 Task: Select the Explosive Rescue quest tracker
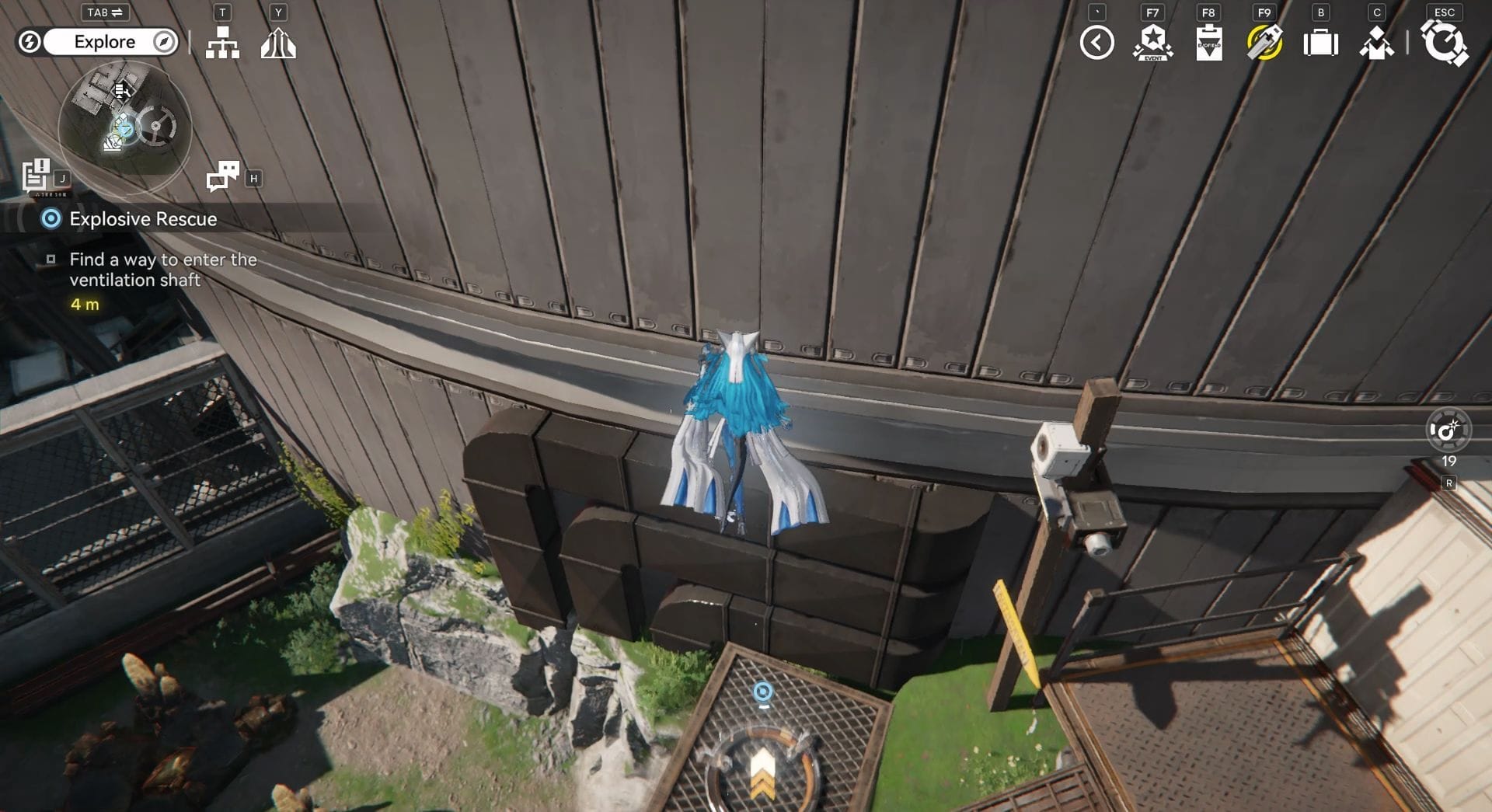(x=143, y=219)
